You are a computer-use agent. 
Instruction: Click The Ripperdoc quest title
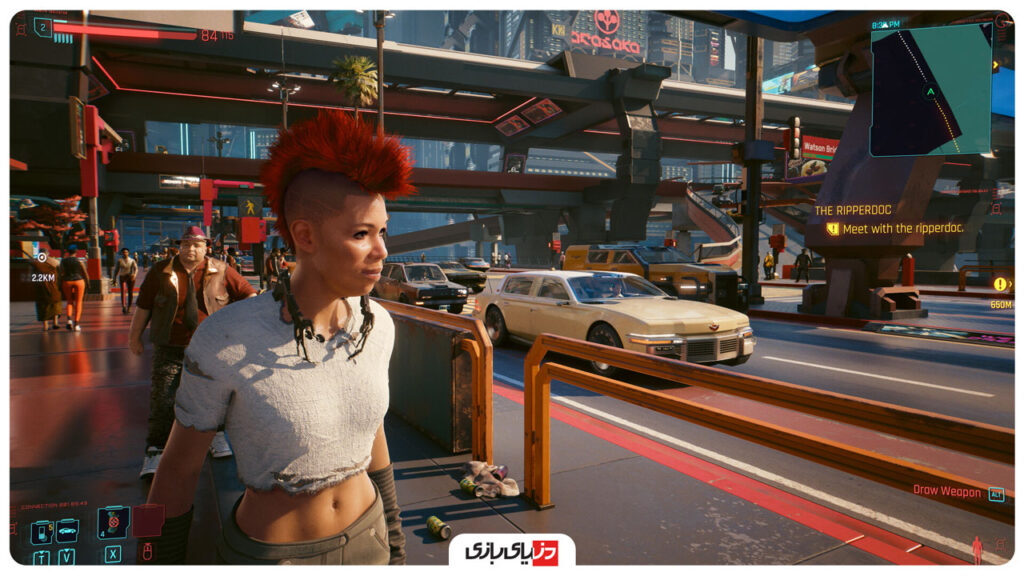tap(853, 210)
